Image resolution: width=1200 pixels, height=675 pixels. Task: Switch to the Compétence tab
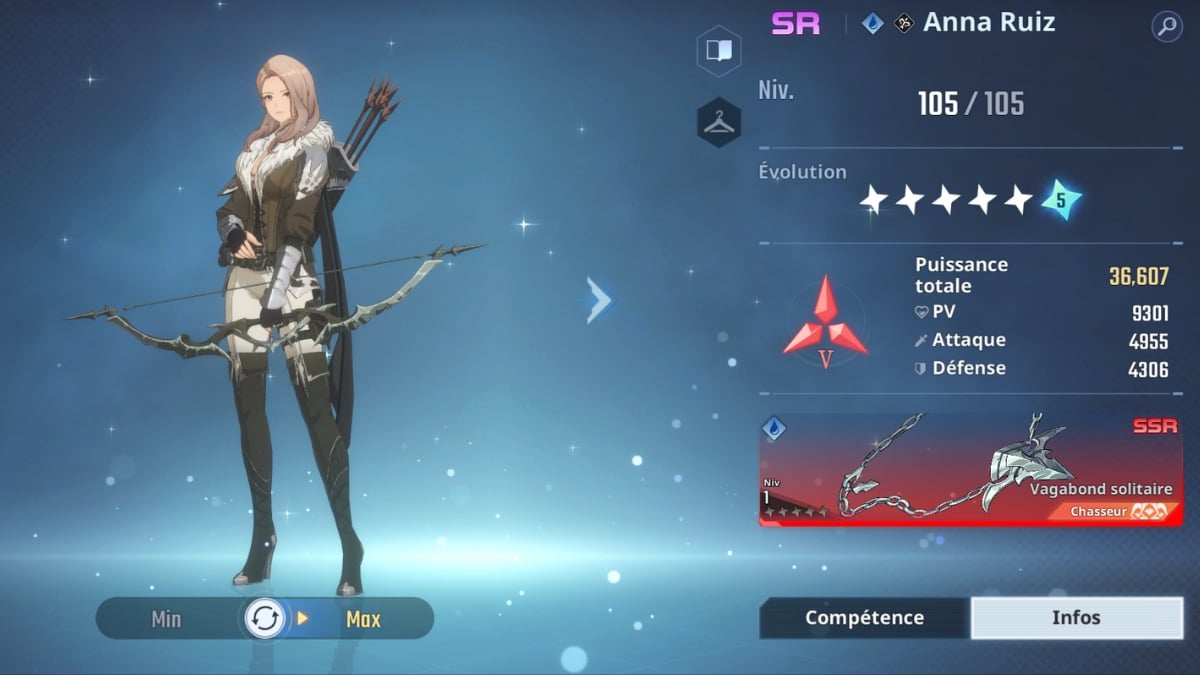[864, 618]
